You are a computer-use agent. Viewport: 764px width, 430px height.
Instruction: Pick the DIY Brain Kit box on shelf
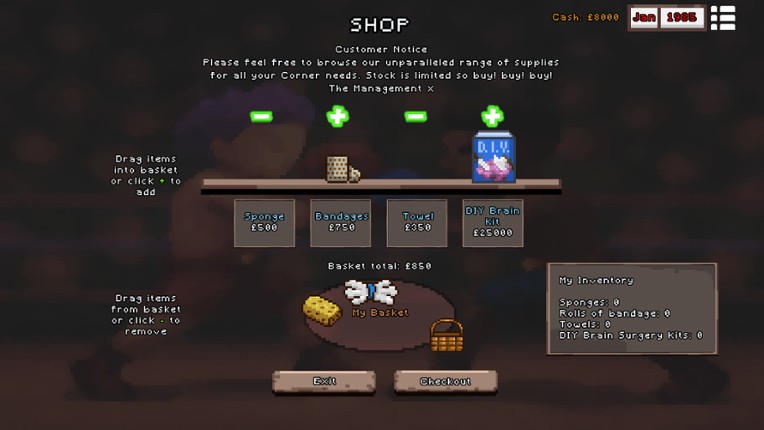point(494,159)
